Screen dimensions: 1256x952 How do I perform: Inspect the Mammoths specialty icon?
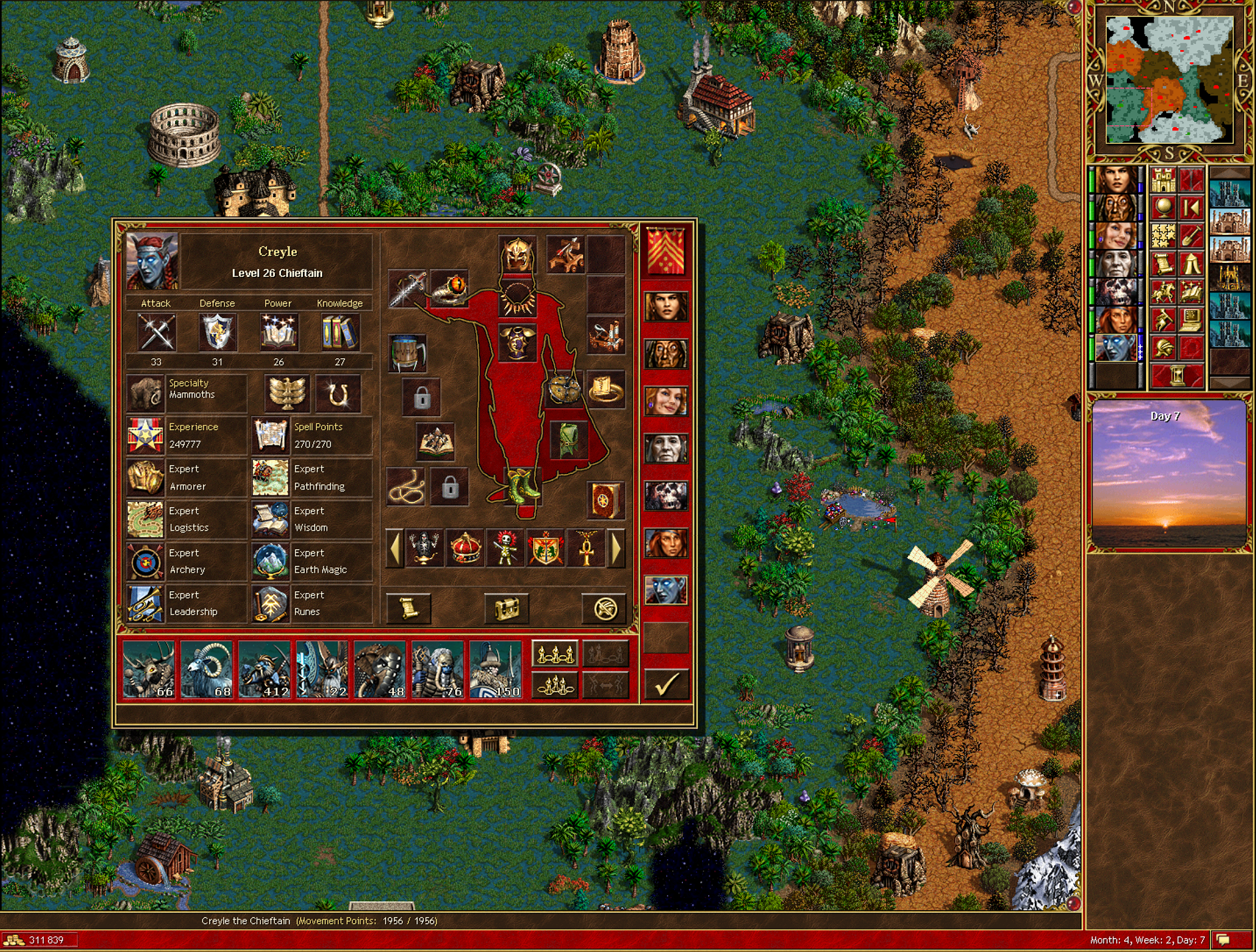[146, 393]
